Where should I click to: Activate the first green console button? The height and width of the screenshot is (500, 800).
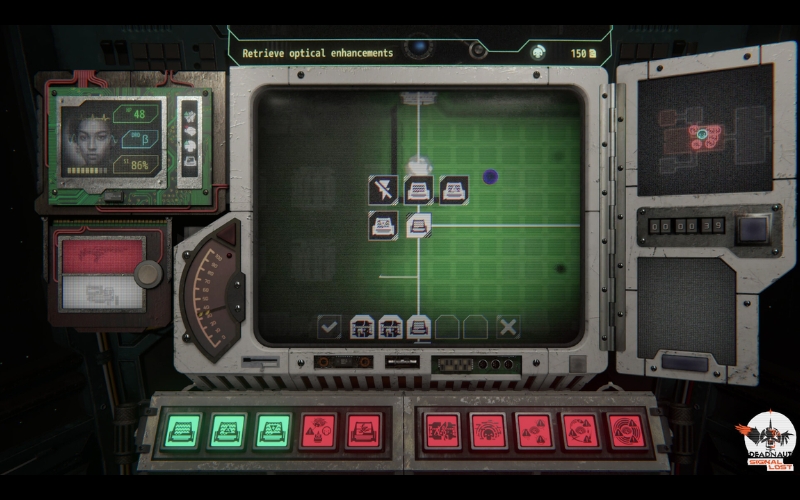(182, 431)
